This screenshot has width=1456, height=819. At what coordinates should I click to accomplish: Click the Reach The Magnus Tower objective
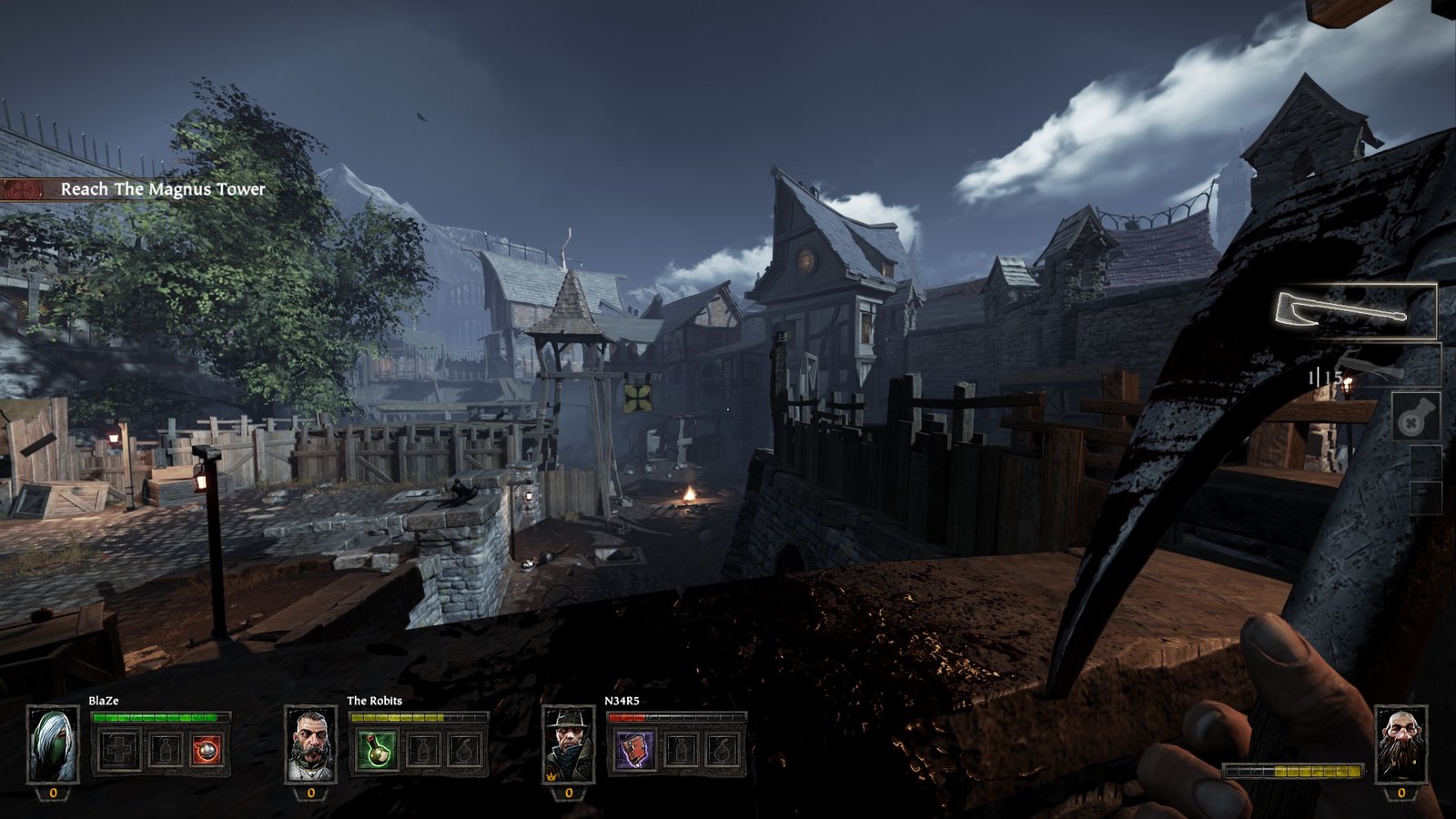pos(162,189)
